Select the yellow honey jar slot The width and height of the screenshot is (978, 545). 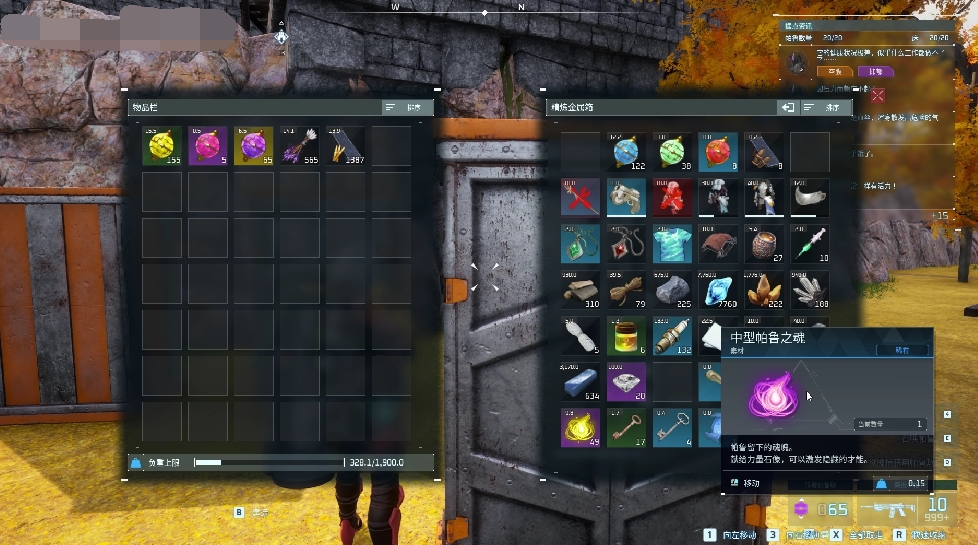coord(626,336)
